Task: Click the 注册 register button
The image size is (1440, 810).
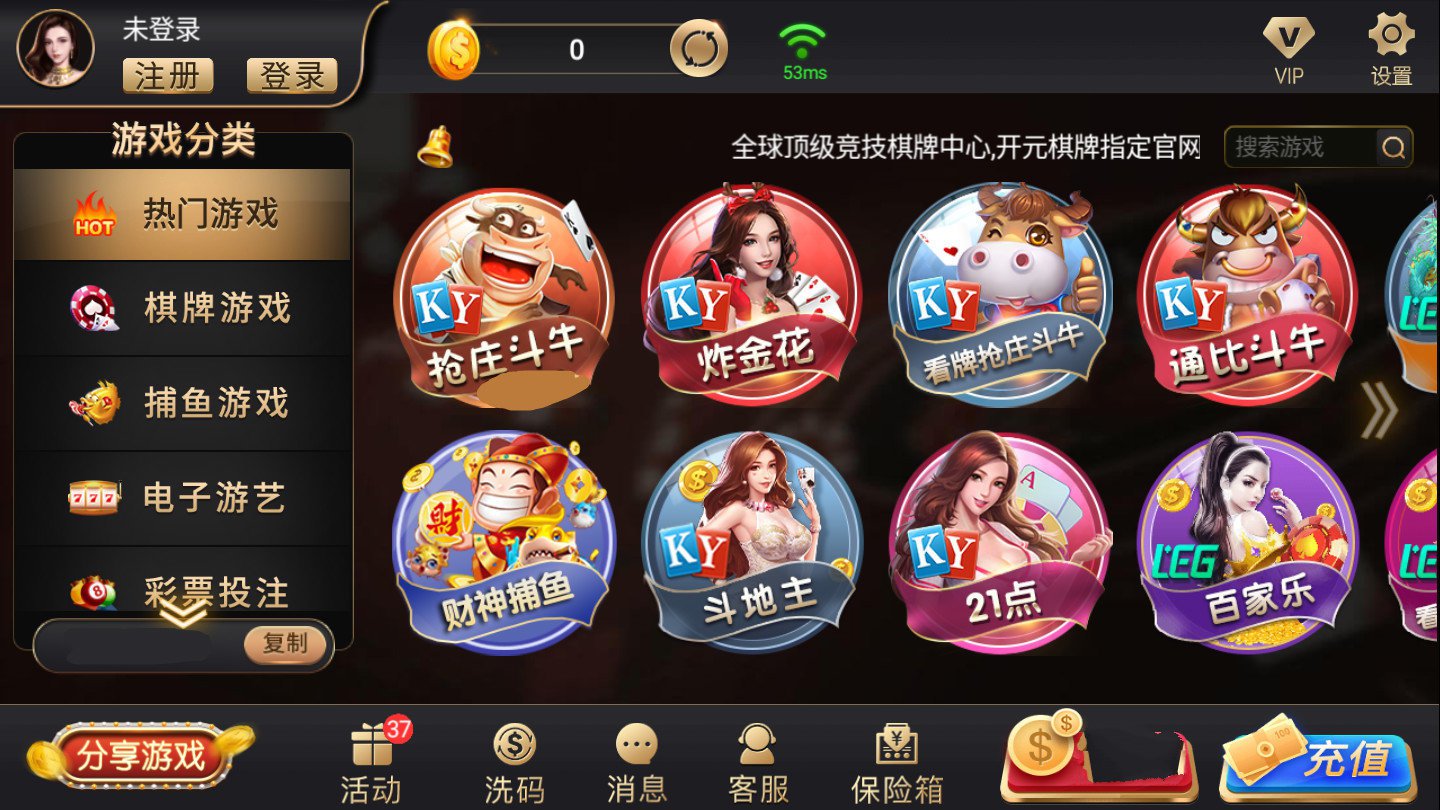Action: pos(168,76)
